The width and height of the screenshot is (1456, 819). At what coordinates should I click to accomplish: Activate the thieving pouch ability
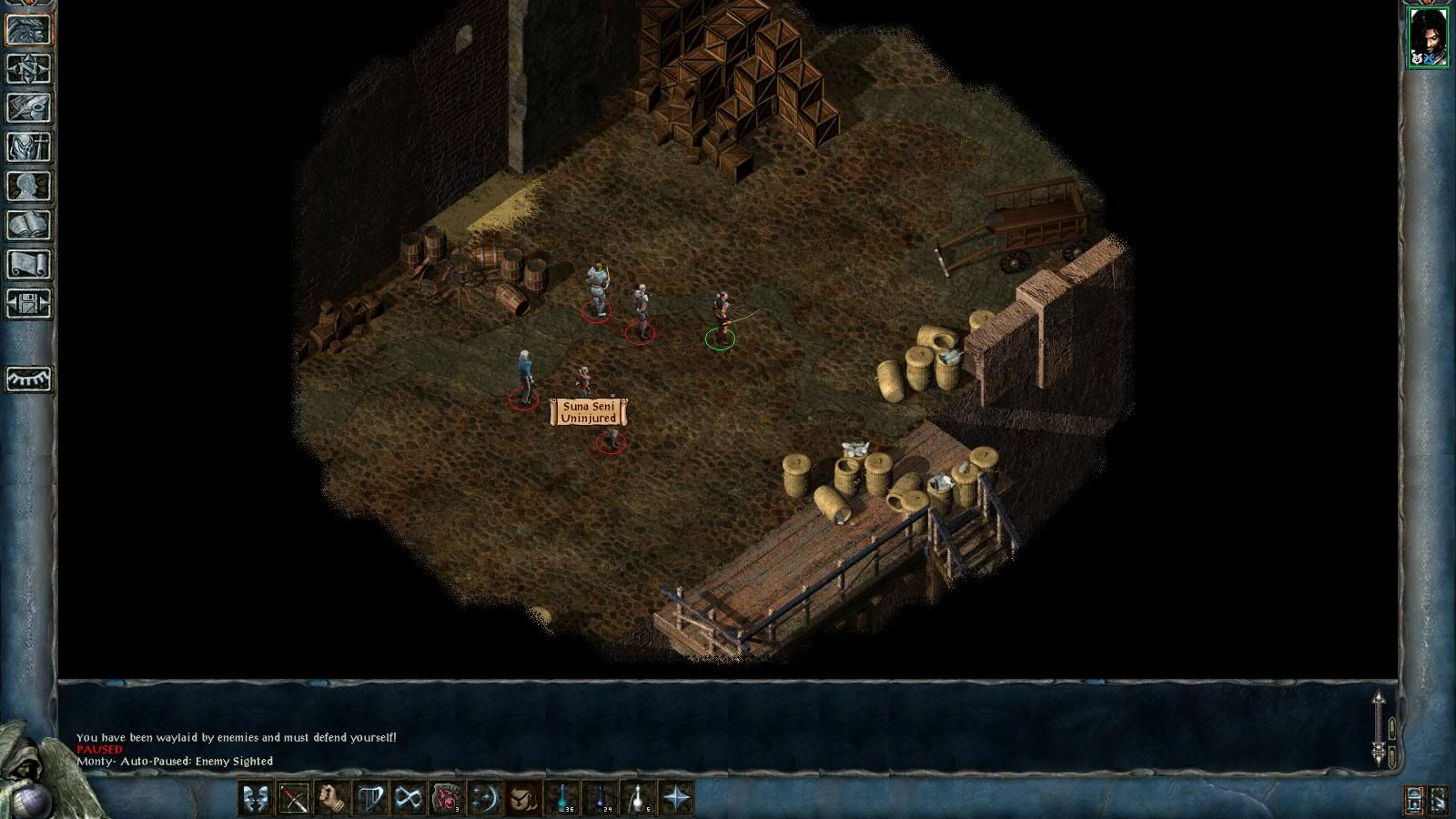point(522,799)
